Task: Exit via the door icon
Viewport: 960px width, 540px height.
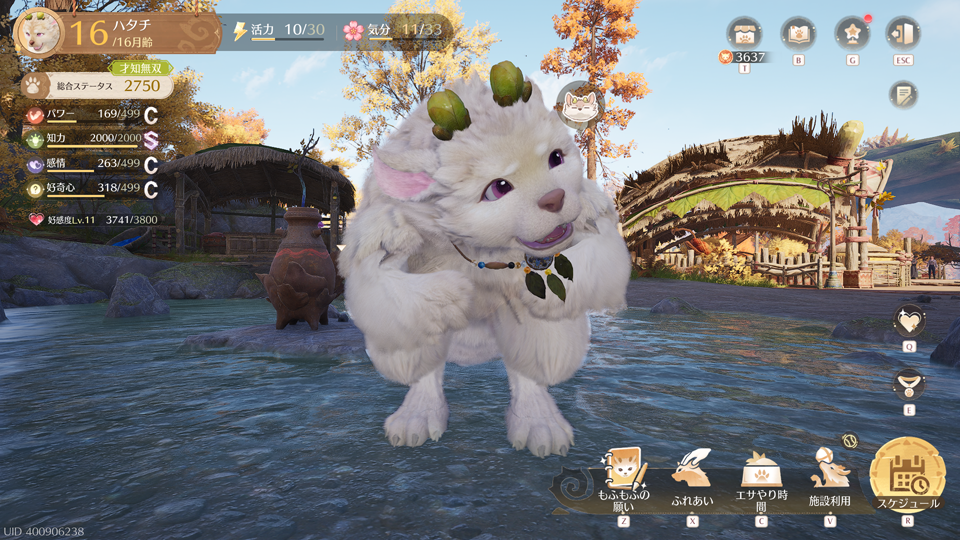Action: click(x=903, y=33)
